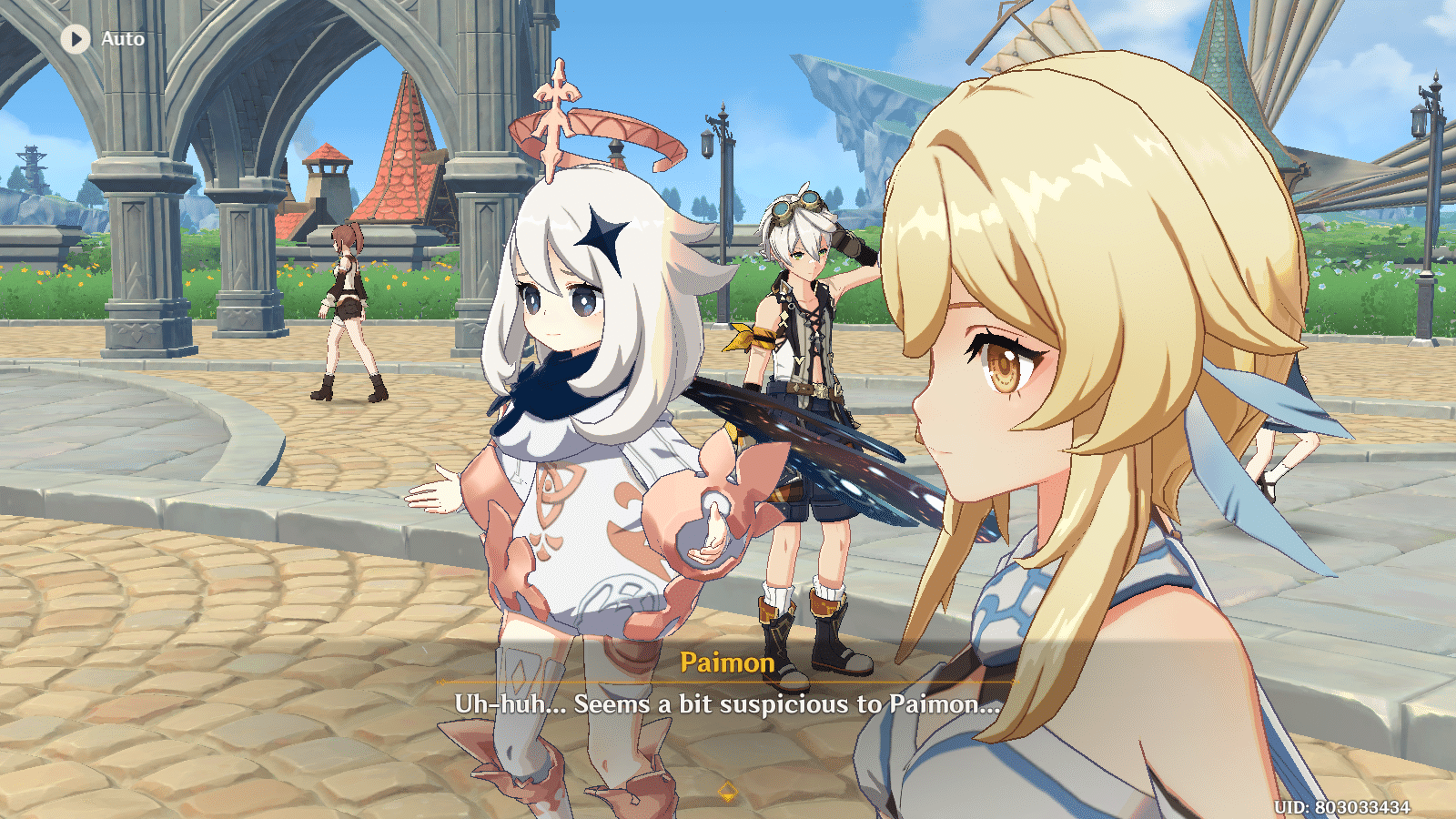The height and width of the screenshot is (819, 1456).
Task: Click the Auto label beside the play icon
Action: tap(123, 38)
